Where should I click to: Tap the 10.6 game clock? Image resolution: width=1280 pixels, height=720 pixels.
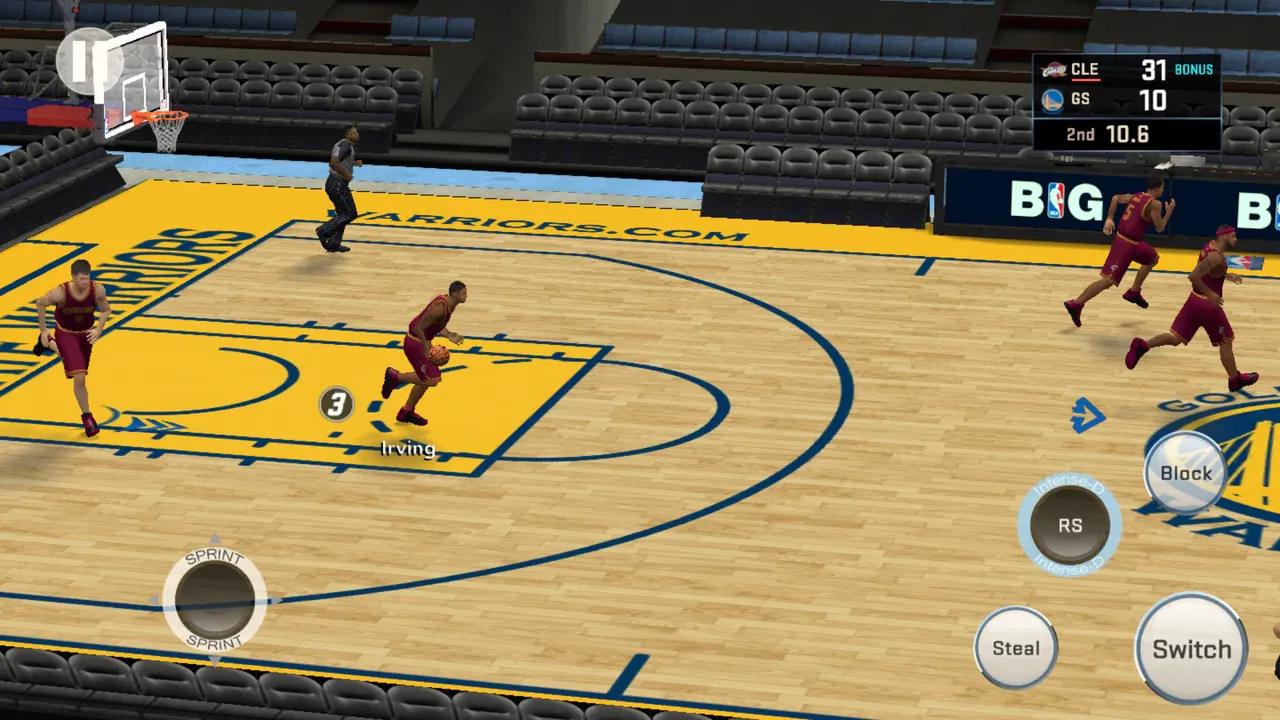(x=1128, y=133)
